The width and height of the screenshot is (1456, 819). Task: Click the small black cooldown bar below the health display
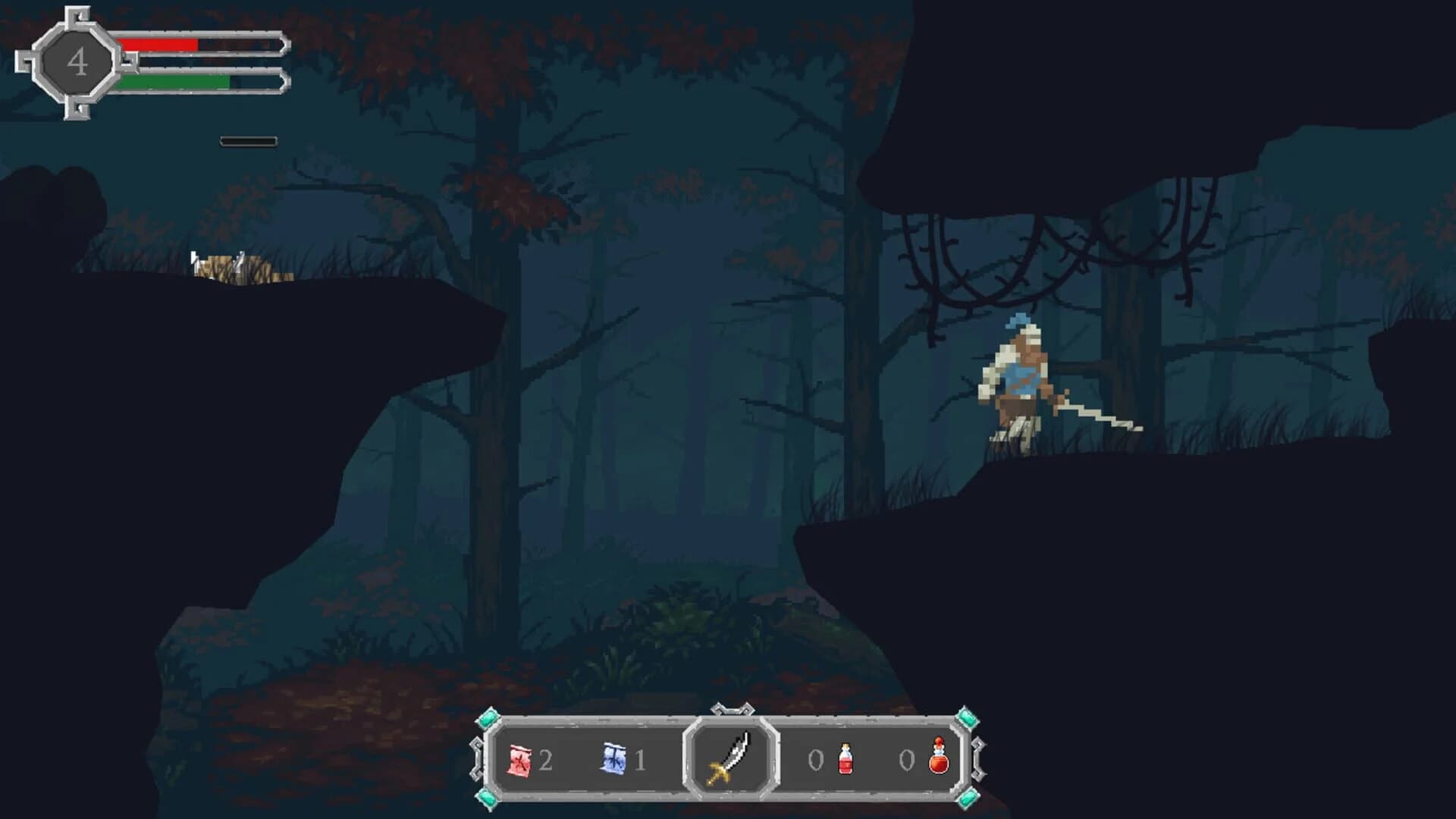[248, 140]
